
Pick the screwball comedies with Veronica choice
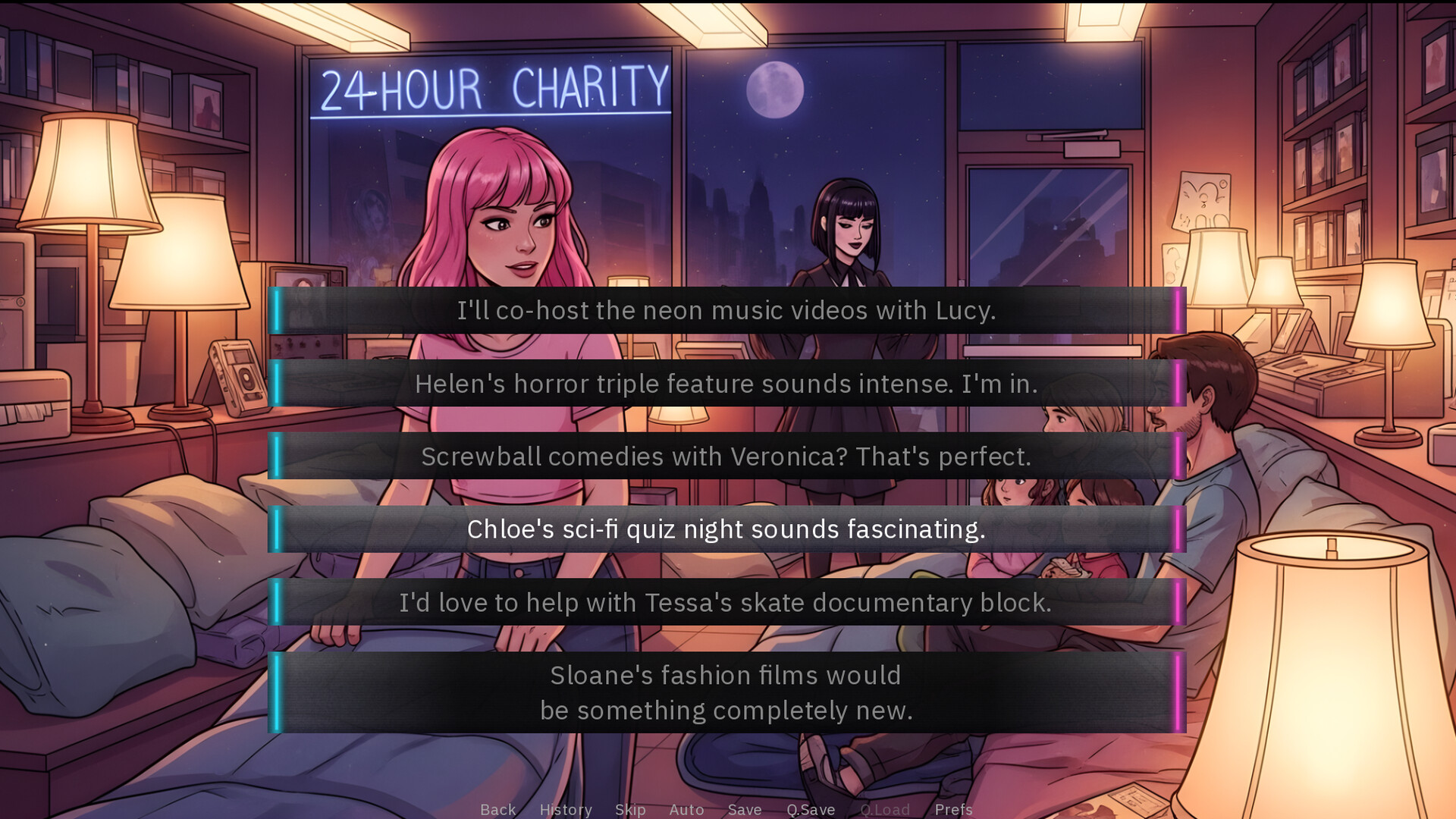[726, 457]
